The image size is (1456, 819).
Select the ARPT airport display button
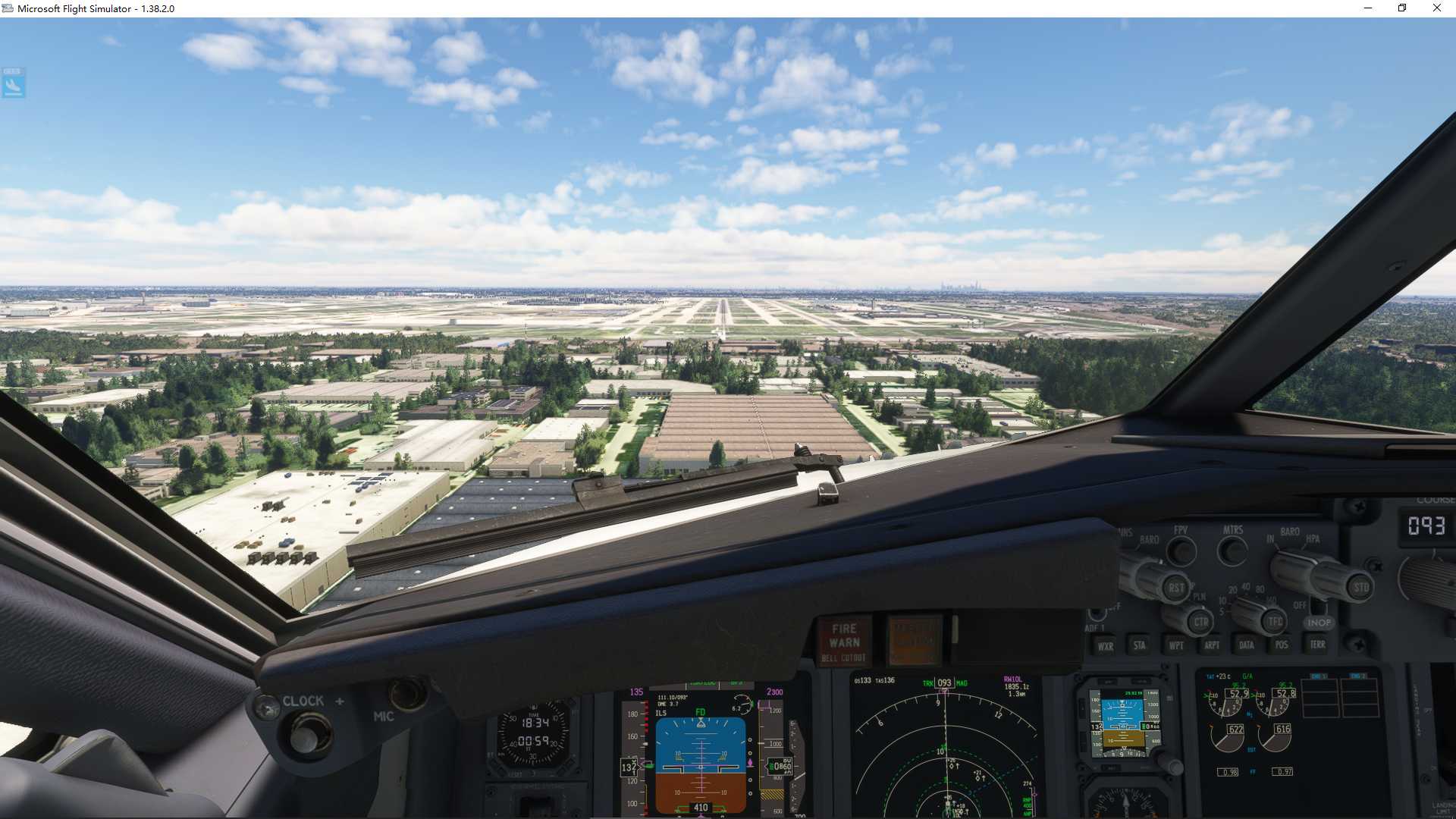1212,646
